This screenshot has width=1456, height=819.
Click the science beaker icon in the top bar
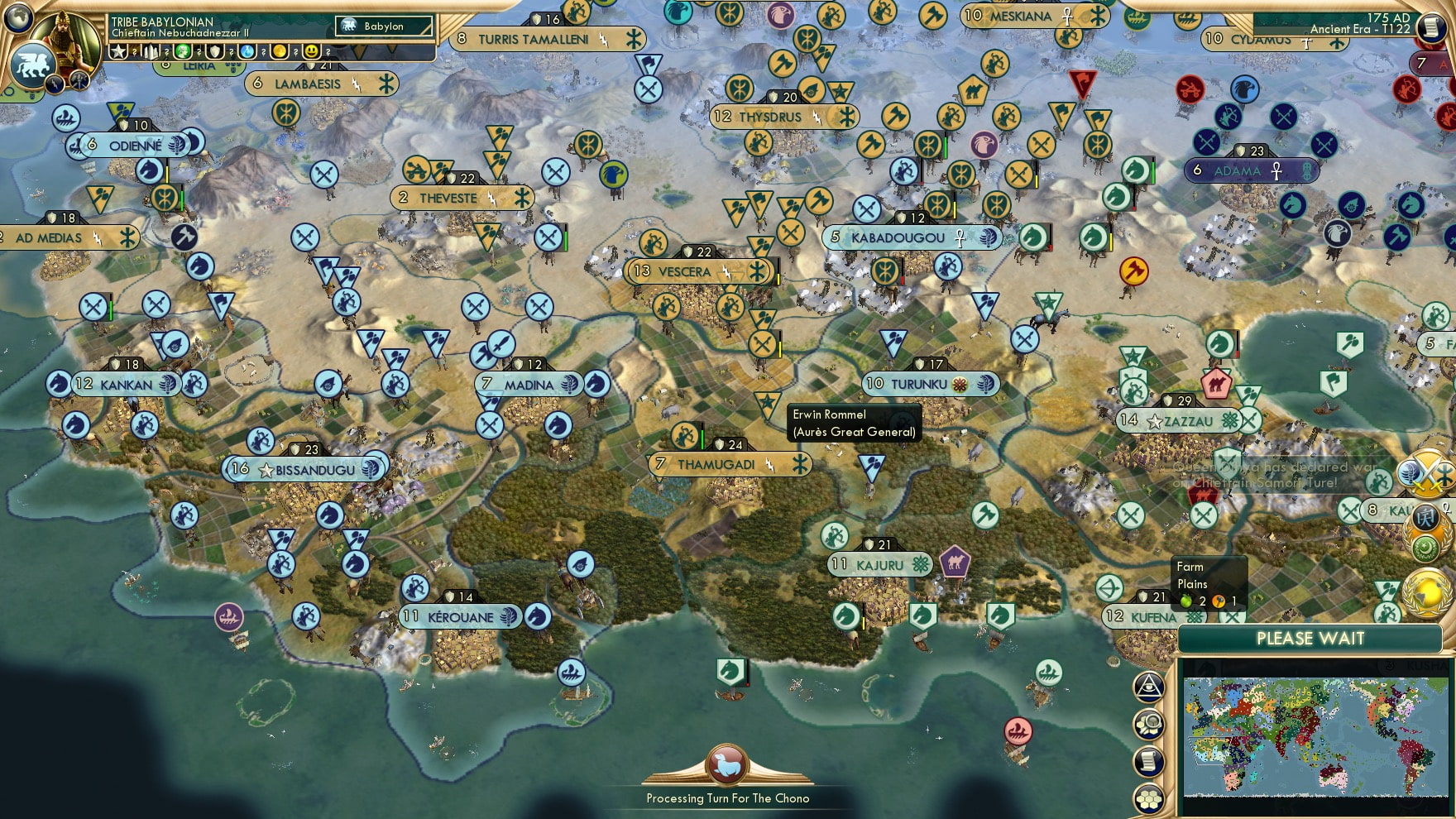point(246,51)
